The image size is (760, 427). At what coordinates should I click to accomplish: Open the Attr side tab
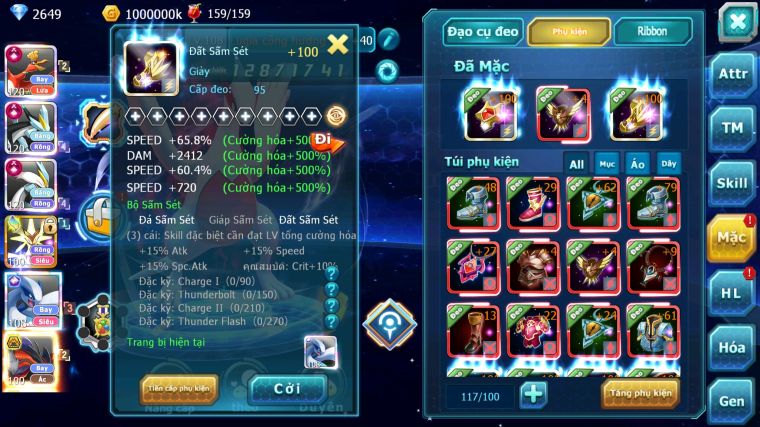(x=733, y=74)
